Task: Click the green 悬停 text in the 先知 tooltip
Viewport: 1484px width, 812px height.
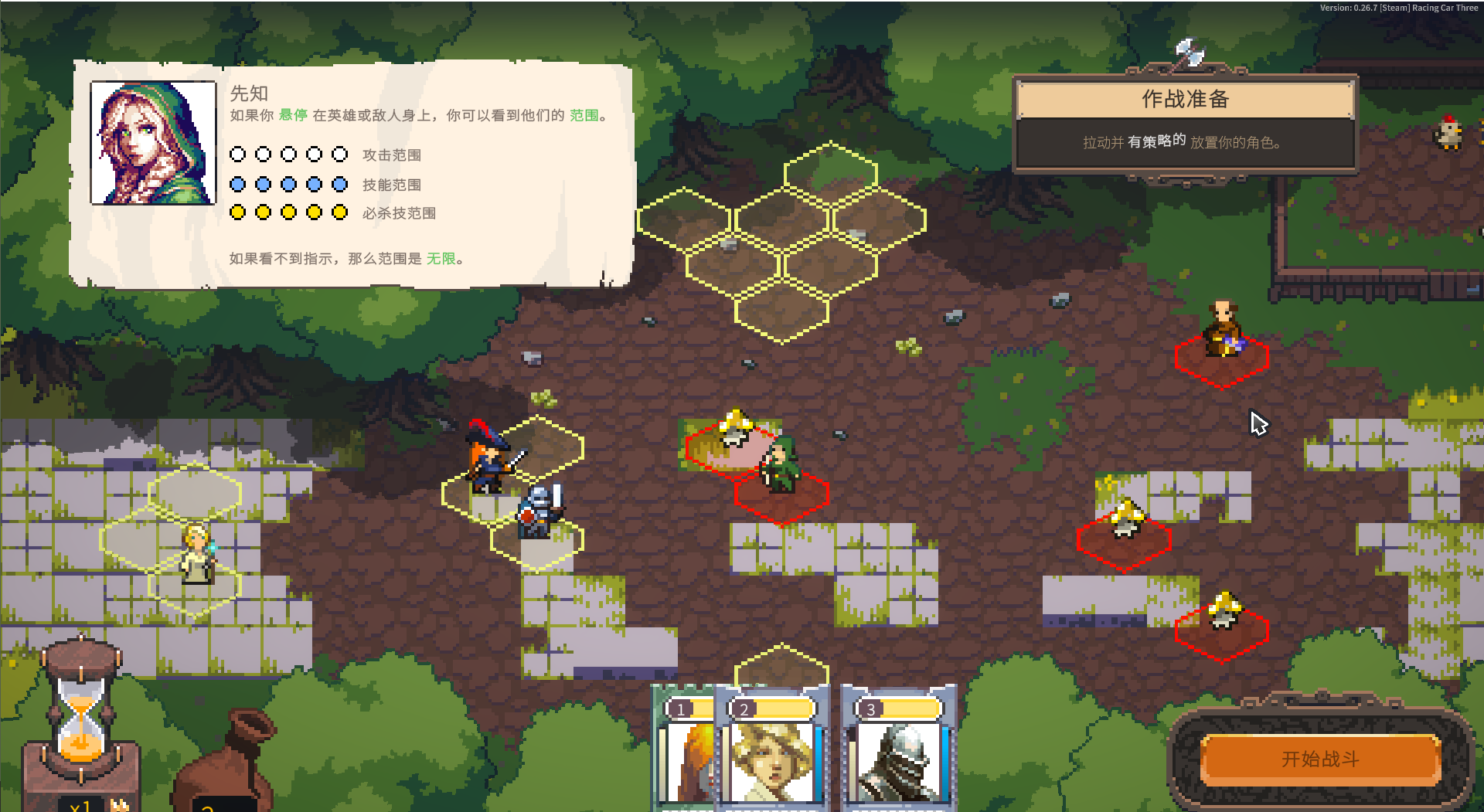Action: coord(292,115)
